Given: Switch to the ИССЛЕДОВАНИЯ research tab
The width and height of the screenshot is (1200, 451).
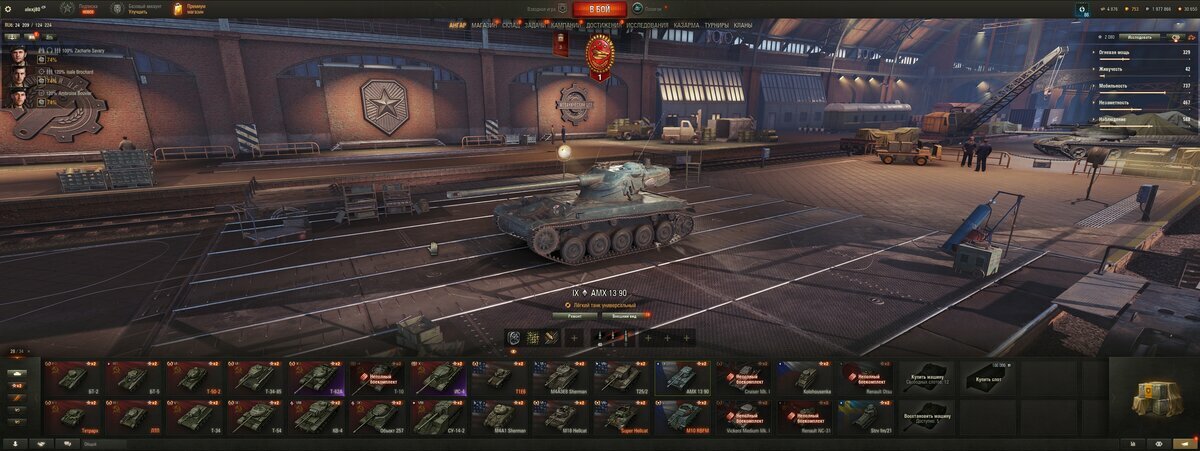Looking at the screenshot, I should (647, 25).
